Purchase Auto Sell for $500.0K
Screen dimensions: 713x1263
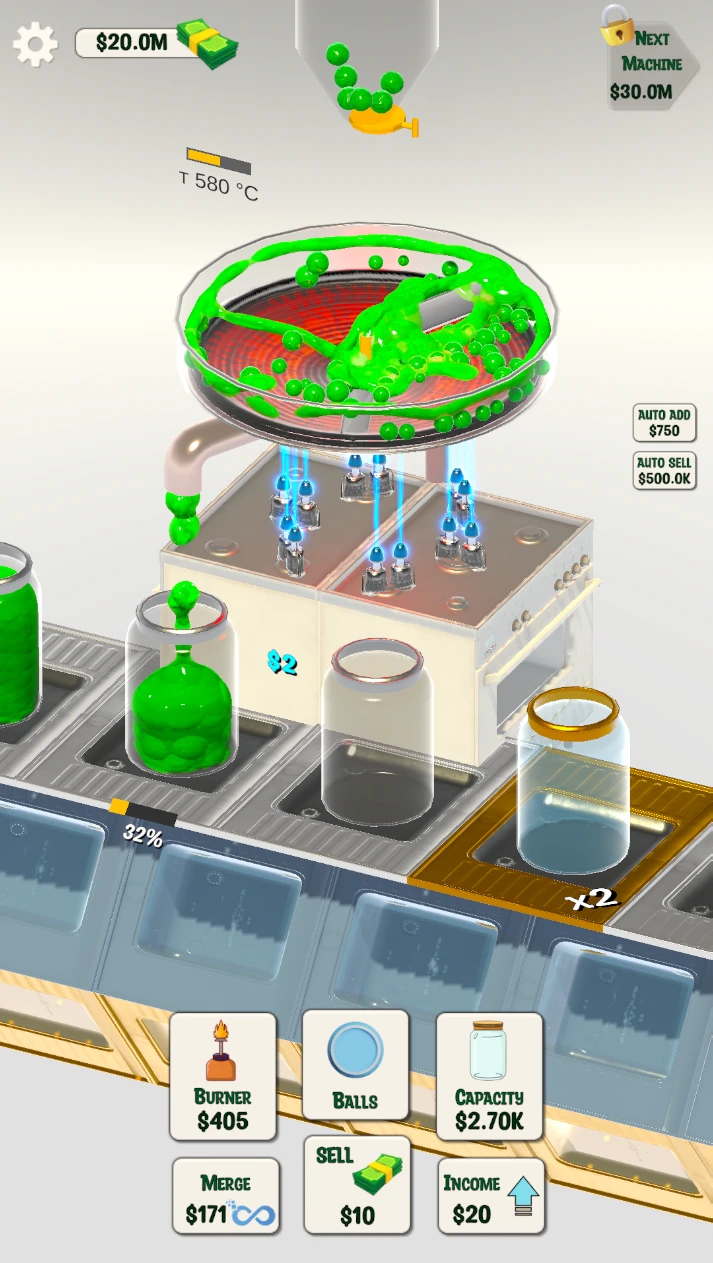point(664,470)
